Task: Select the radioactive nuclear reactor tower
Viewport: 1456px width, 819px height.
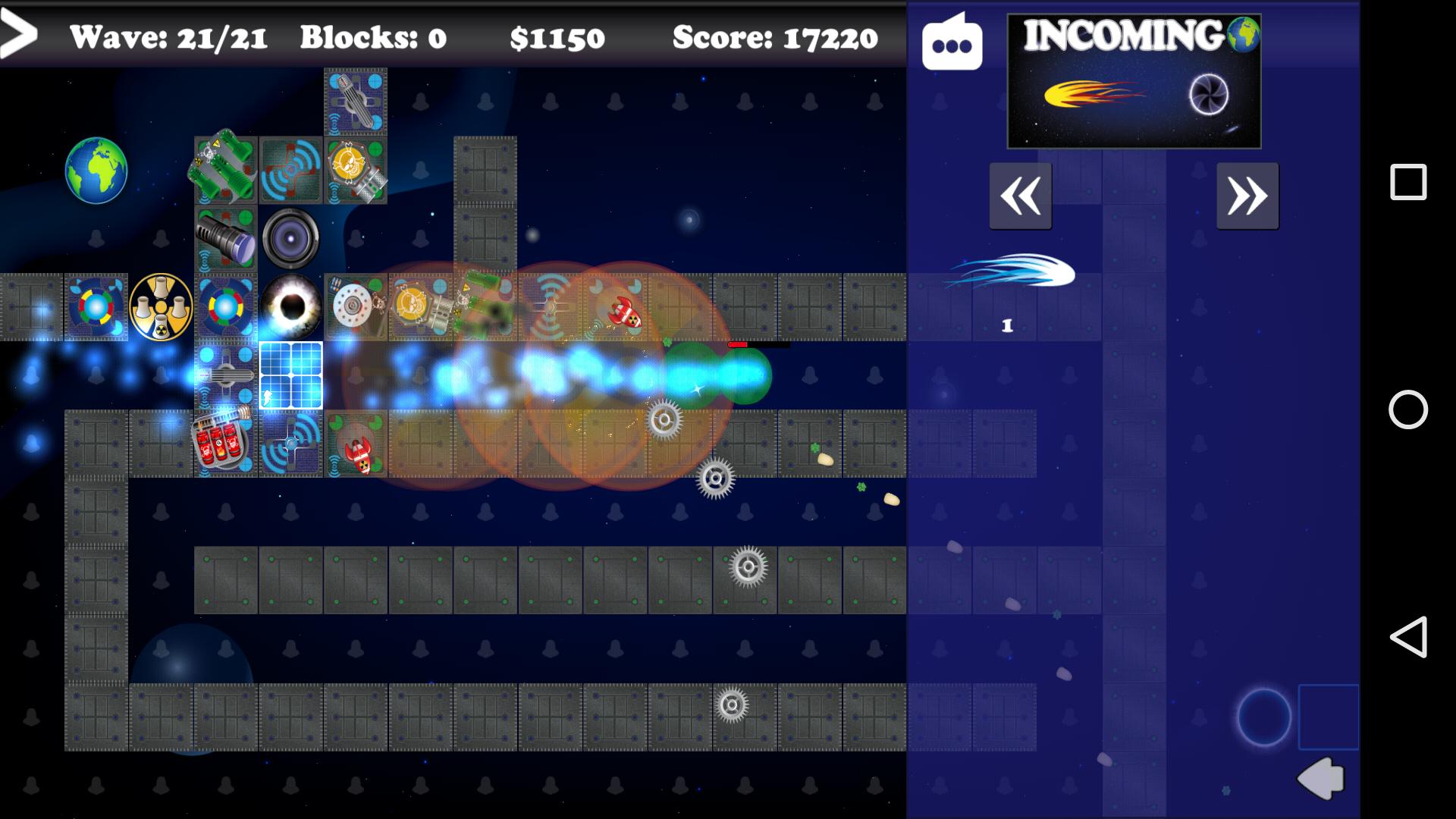Action: (x=161, y=307)
